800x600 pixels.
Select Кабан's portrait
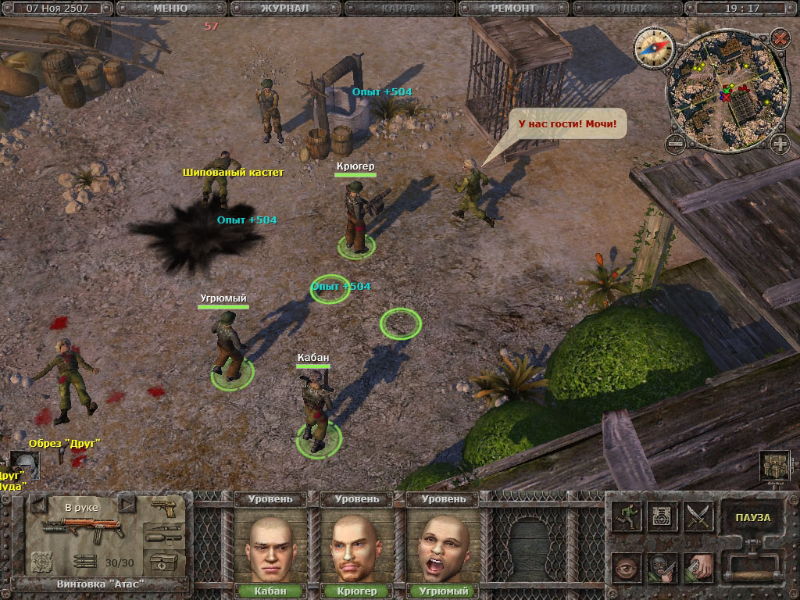coord(275,546)
